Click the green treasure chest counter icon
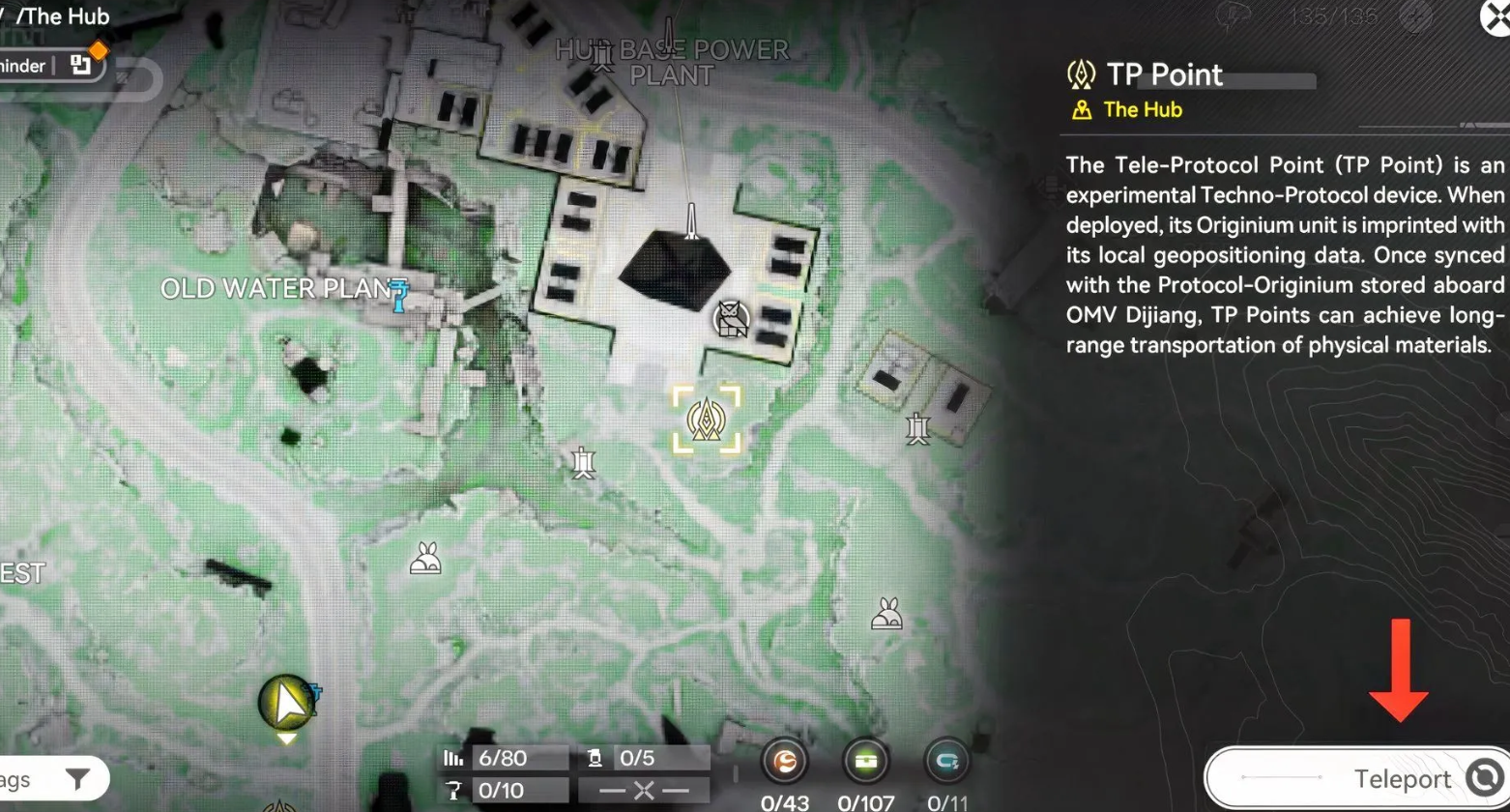The image size is (1510, 812). pos(865,762)
